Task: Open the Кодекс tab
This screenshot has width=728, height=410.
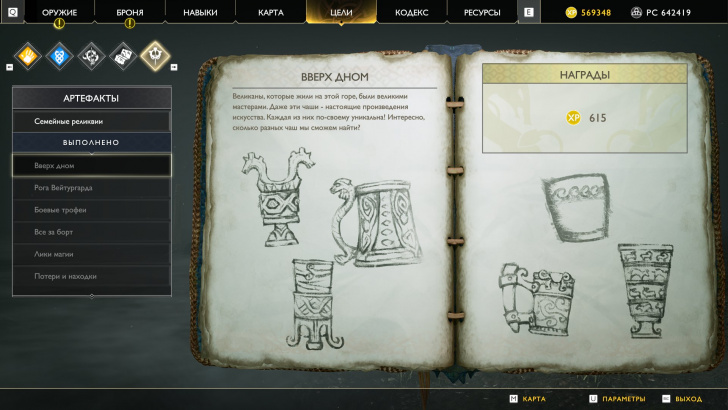Action: coord(411,12)
